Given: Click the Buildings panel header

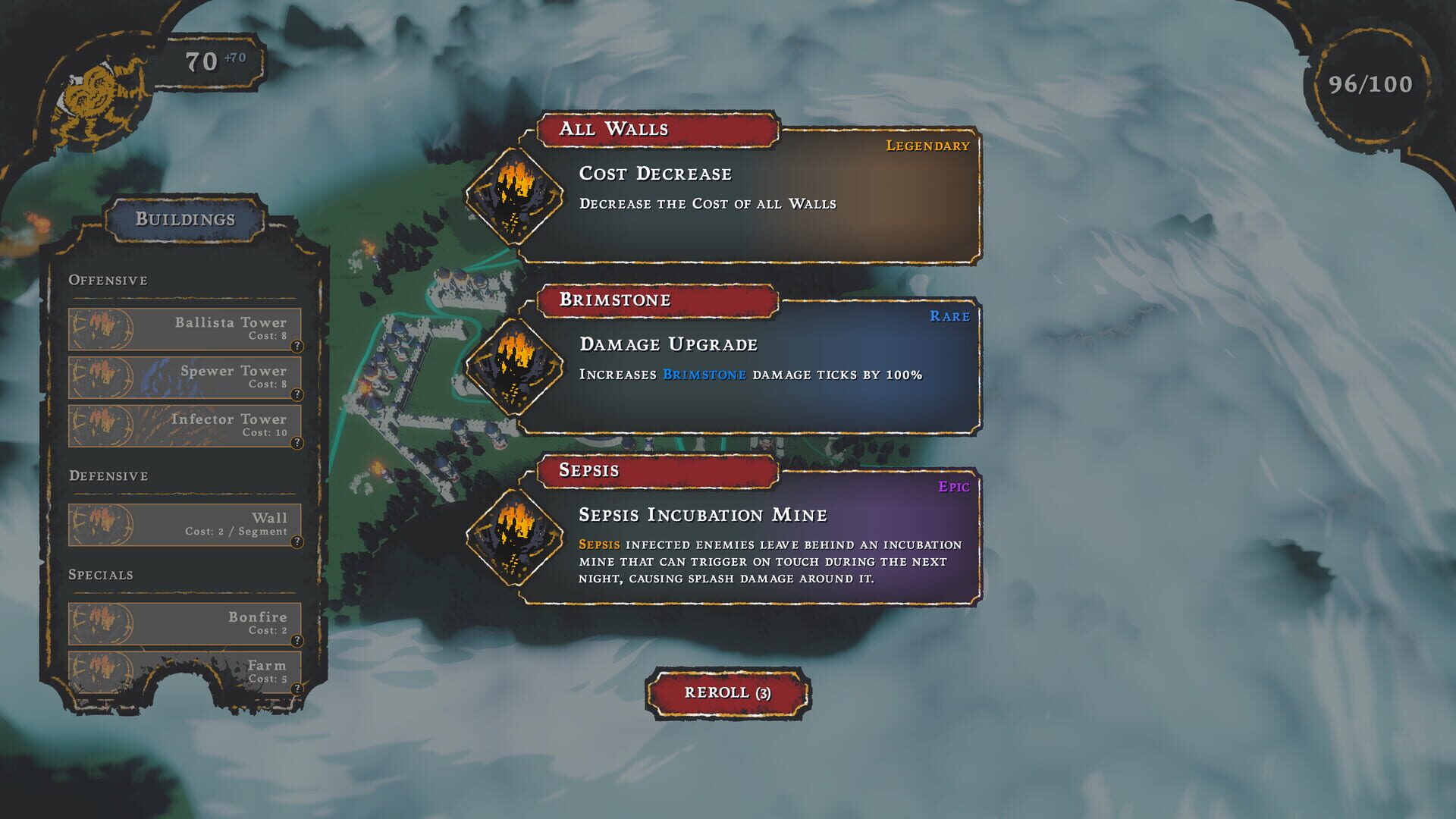Looking at the screenshot, I should click(x=185, y=221).
